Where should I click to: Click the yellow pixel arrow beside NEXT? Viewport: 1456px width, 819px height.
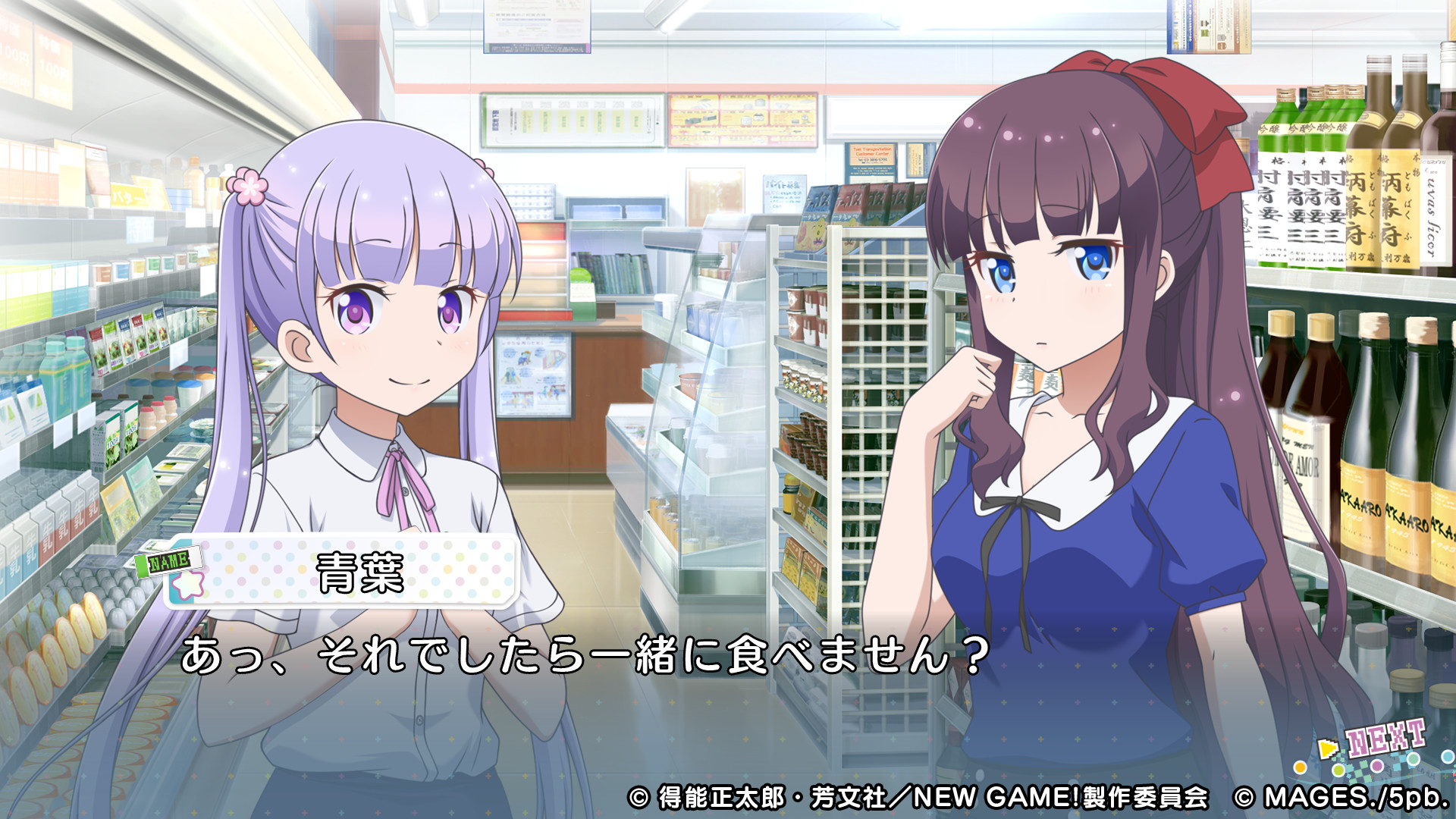pyautogui.click(x=1327, y=747)
